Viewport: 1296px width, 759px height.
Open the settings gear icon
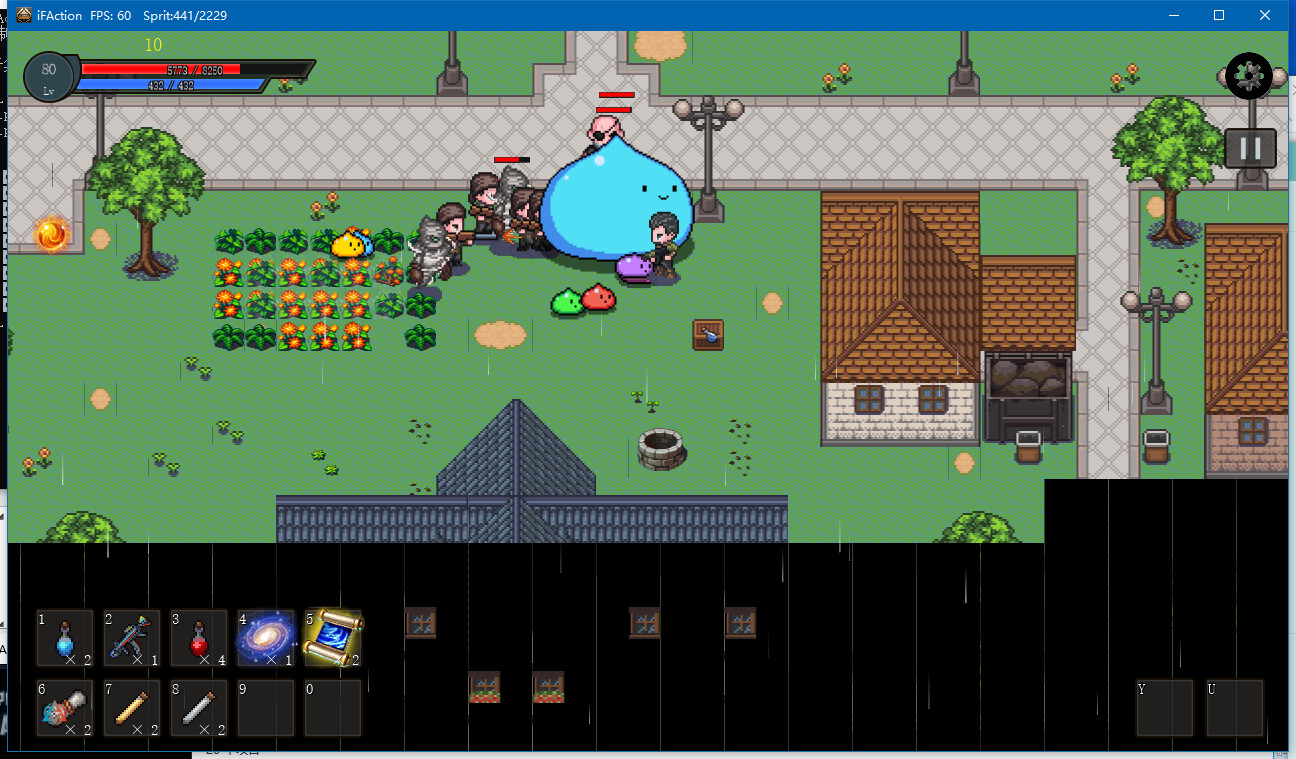(x=1247, y=76)
